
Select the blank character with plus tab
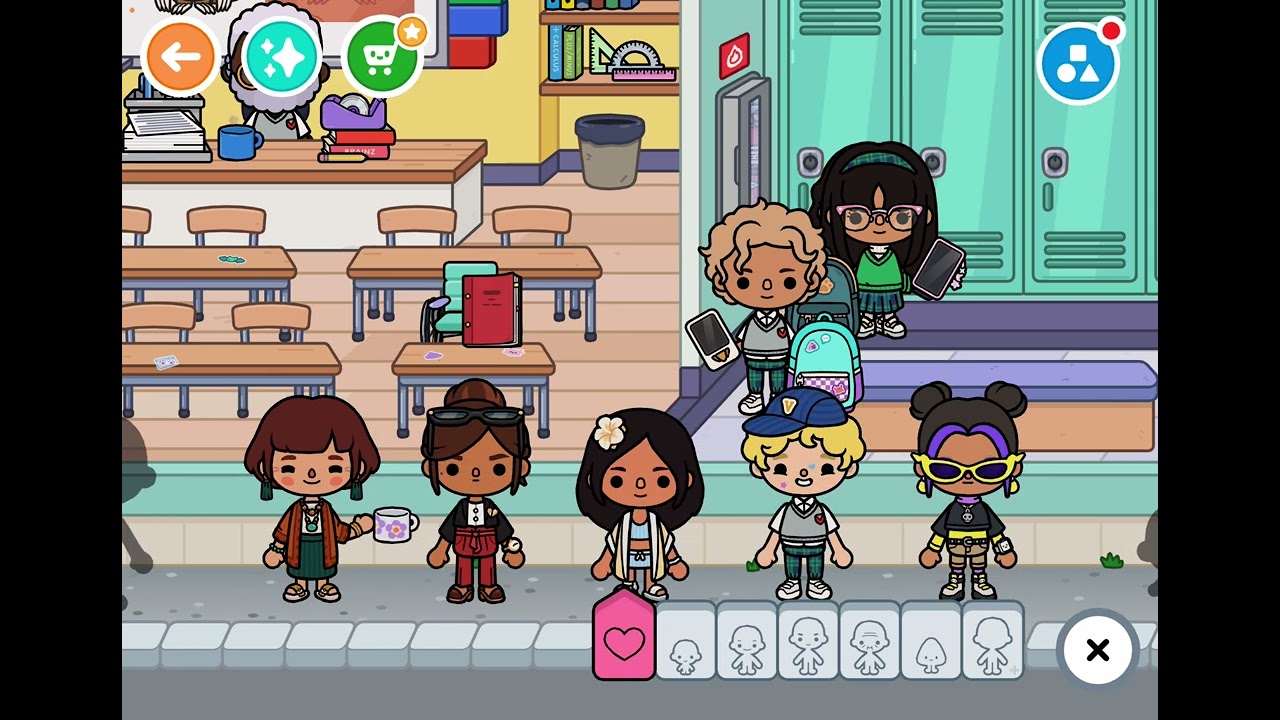(992, 645)
